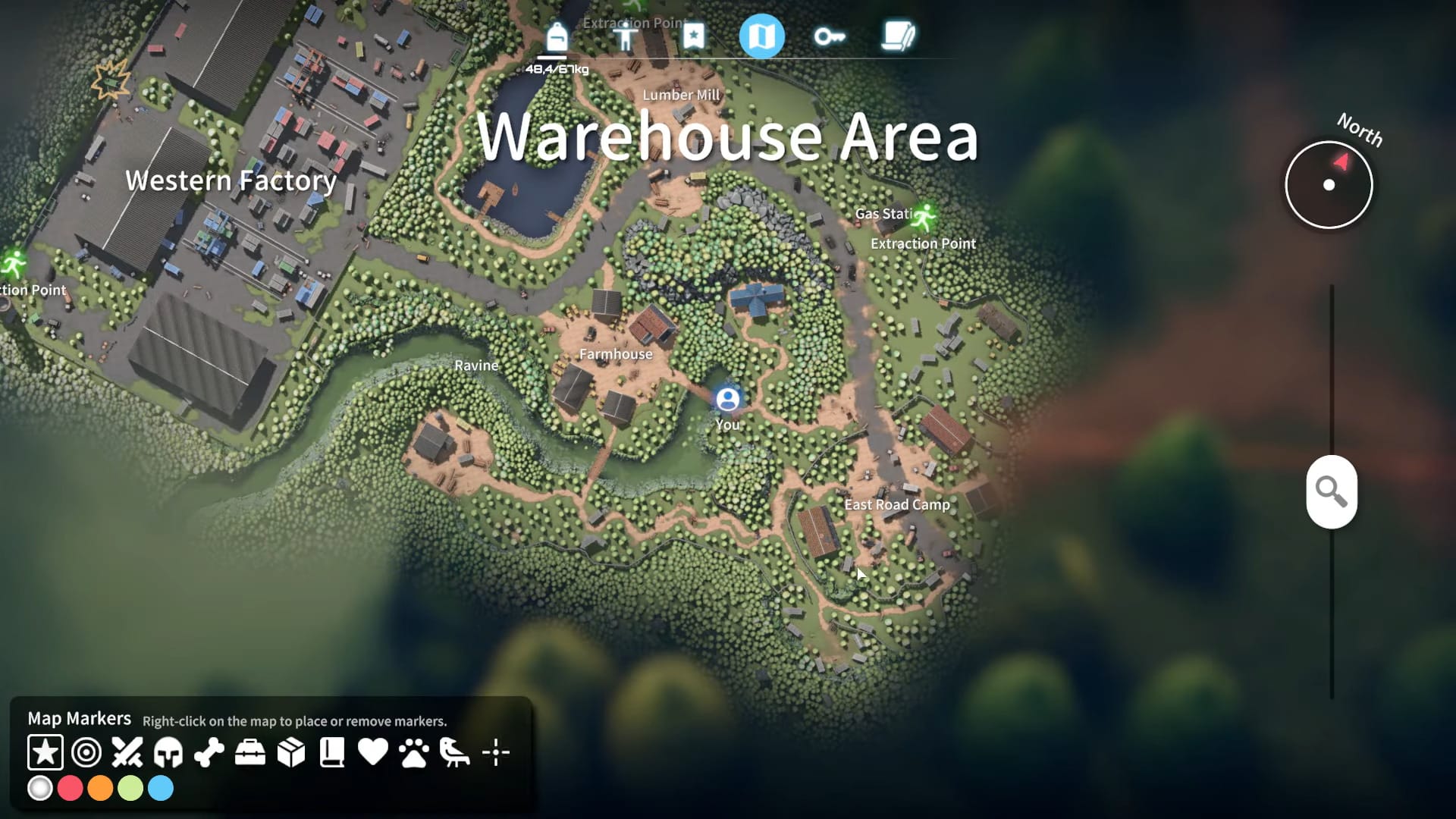Open the journal with quill icon
The height and width of the screenshot is (819, 1456).
[898, 36]
